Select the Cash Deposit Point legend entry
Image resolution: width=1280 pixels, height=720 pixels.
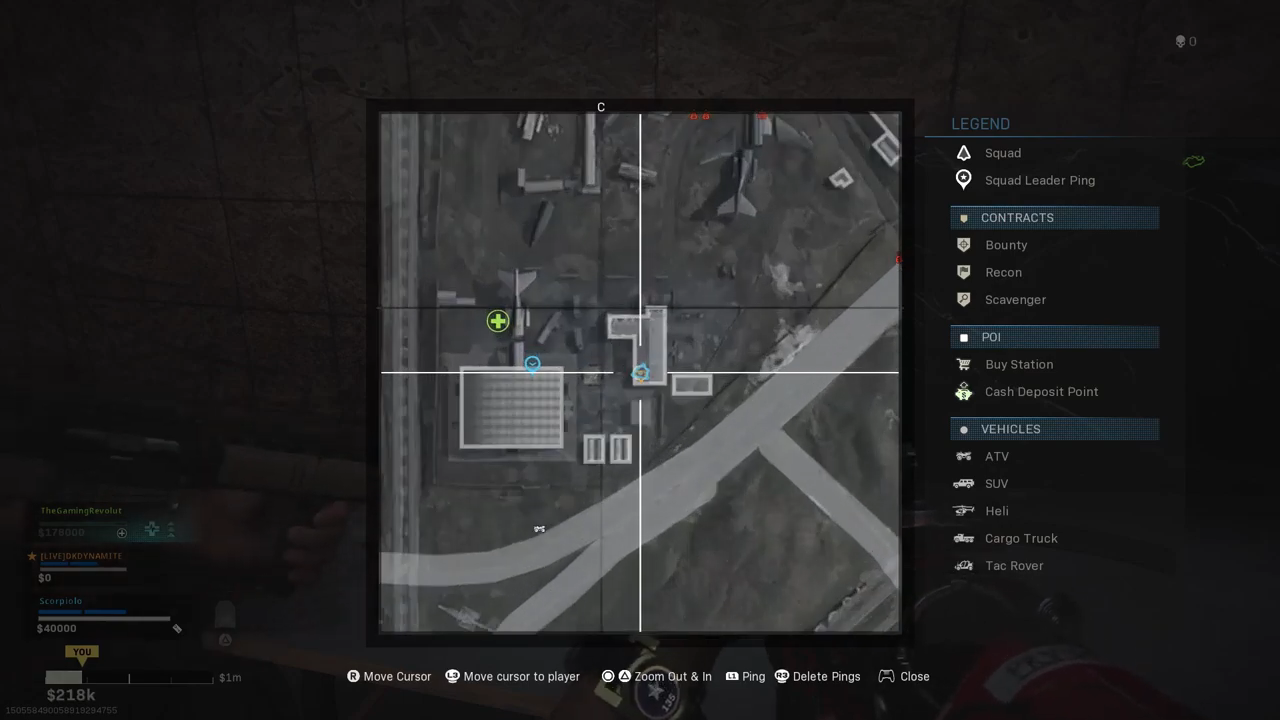[x=1041, y=392]
